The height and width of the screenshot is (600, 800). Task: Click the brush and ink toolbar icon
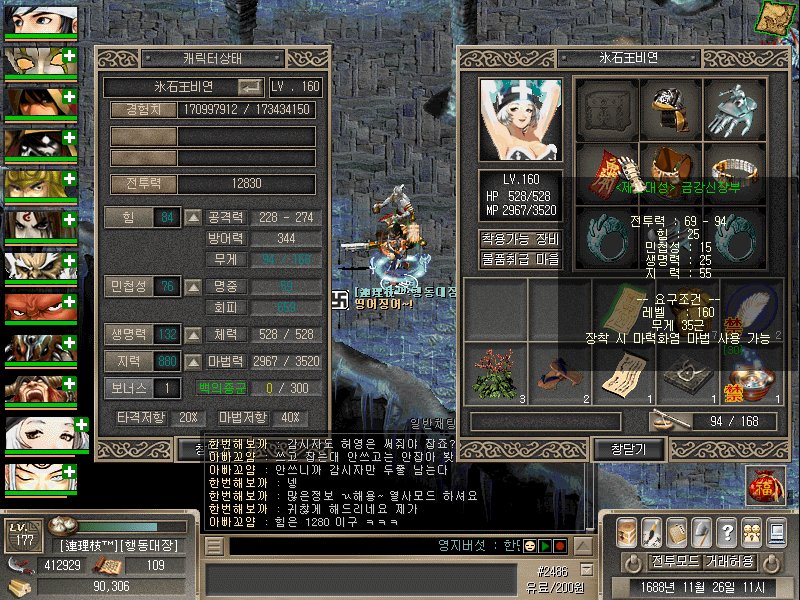coord(652,532)
